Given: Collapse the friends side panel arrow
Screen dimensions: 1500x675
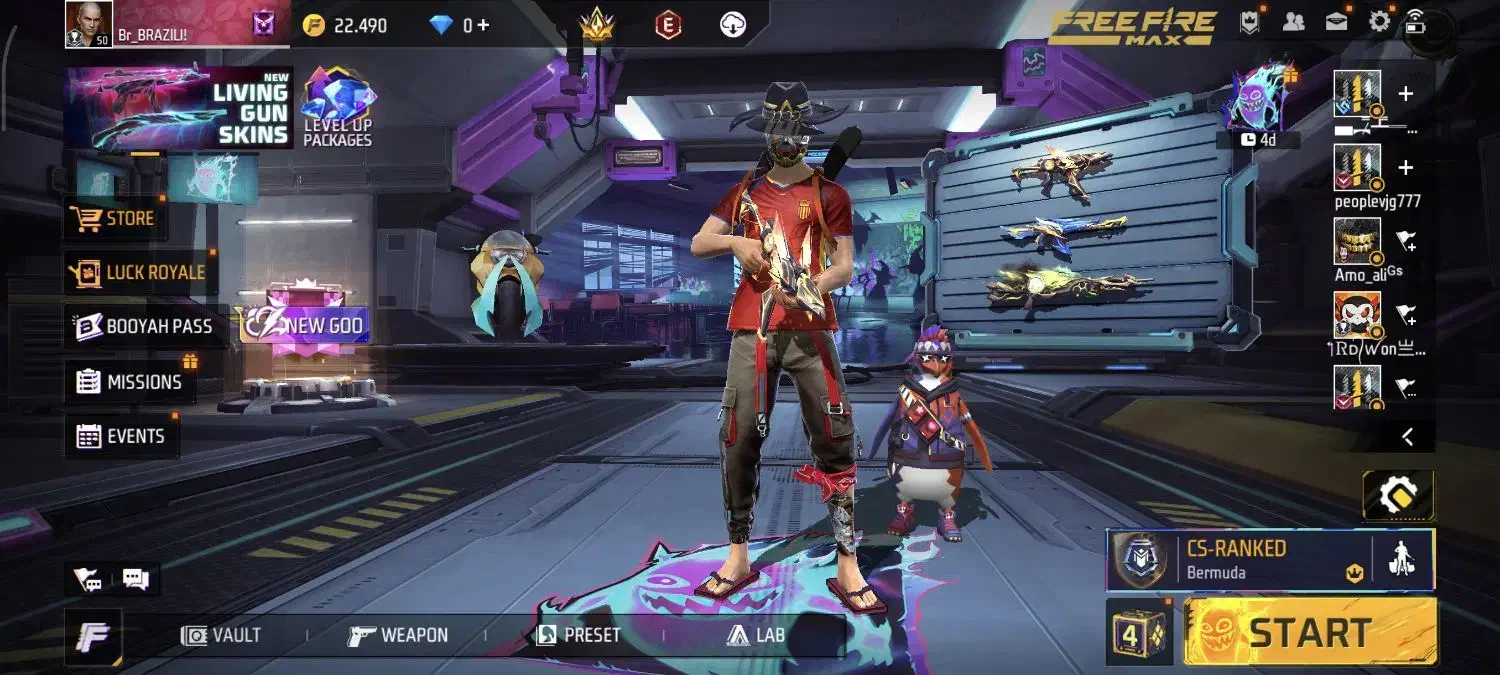Looking at the screenshot, I should pos(1407,436).
